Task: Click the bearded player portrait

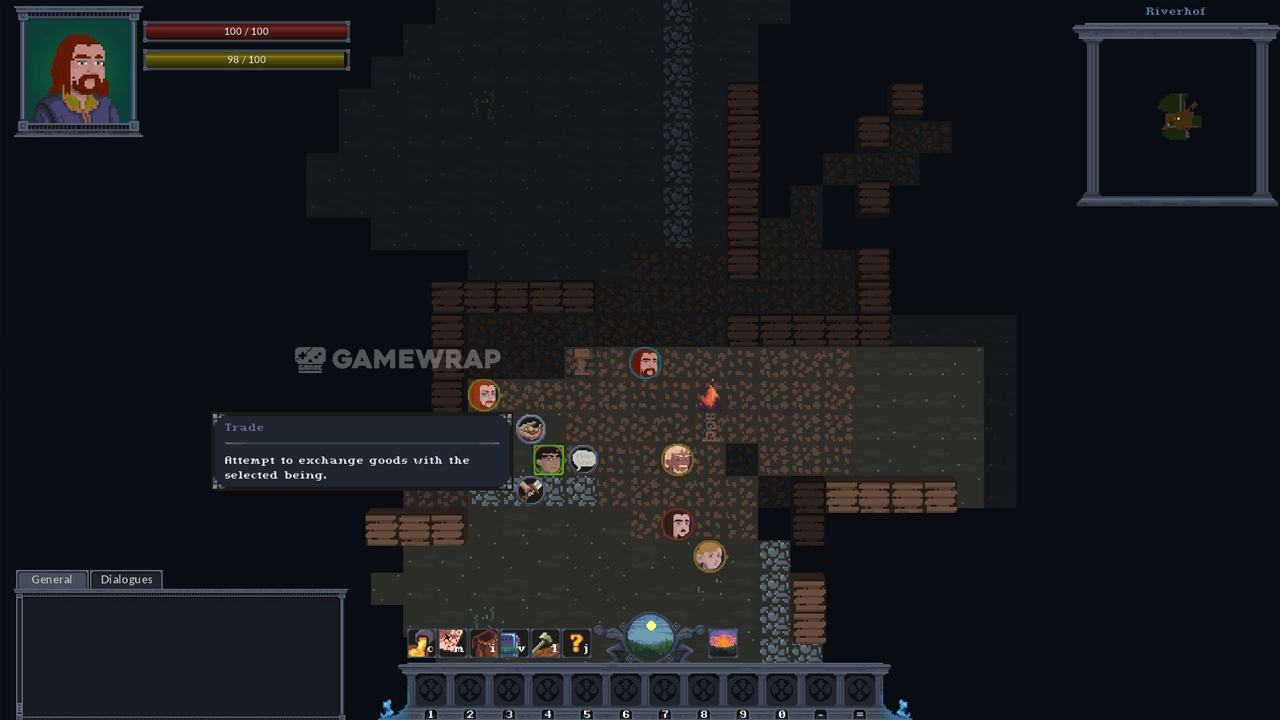Action: (78, 72)
